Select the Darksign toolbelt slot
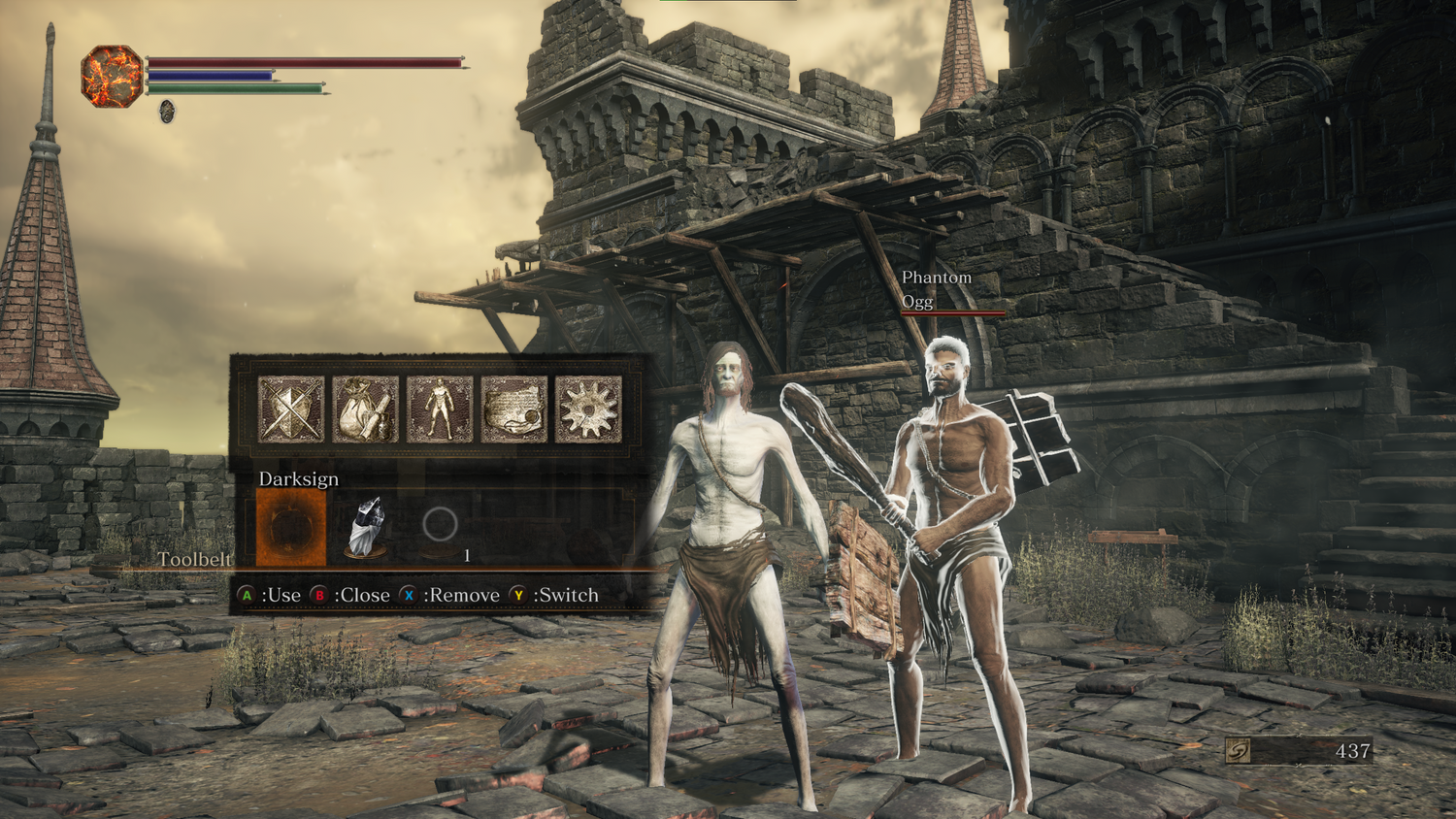Image resolution: width=1456 pixels, height=819 pixels. (x=291, y=527)
